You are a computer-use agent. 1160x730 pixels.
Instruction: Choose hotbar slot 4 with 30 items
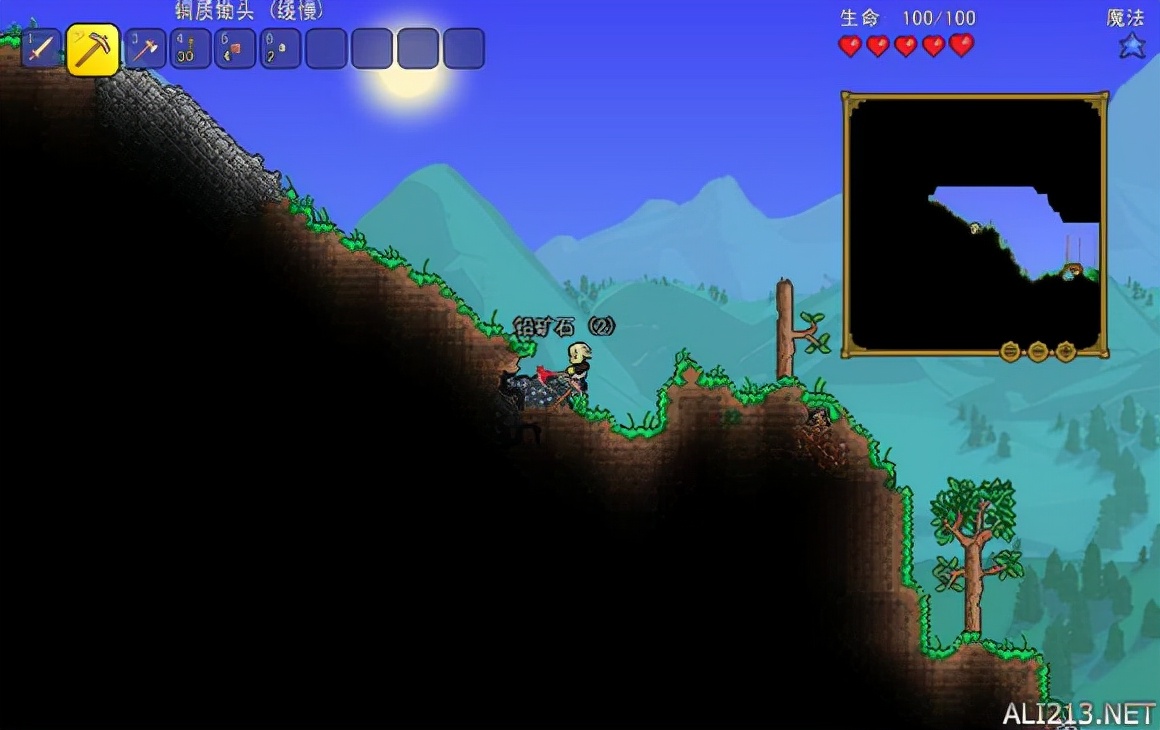pyautogui.click(x=190, y=49)
